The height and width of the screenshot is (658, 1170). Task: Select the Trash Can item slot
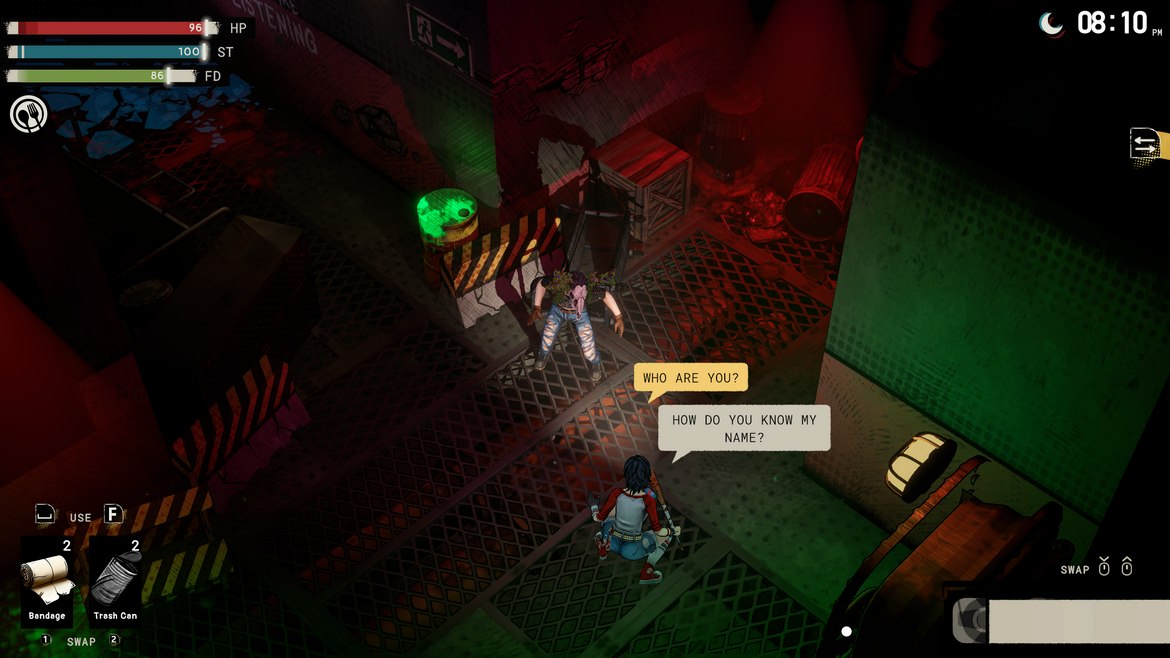pos(115,581)
